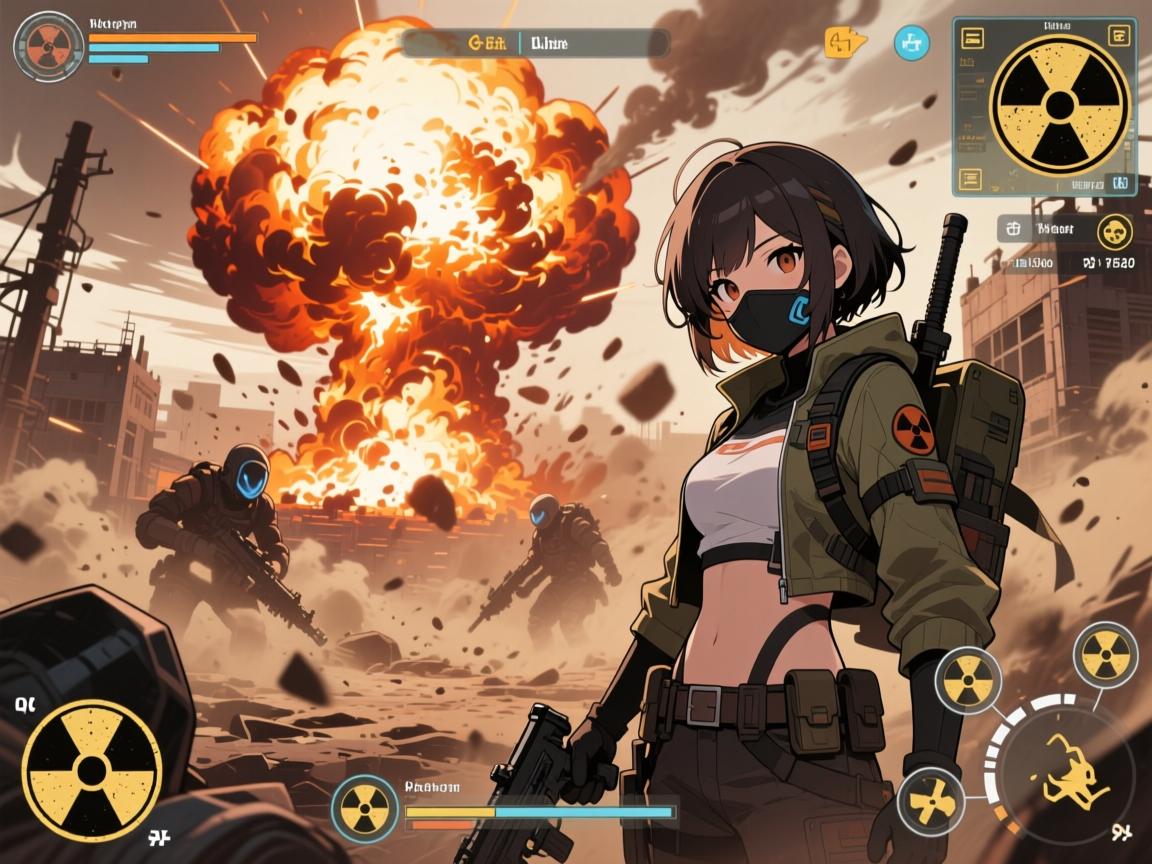This screenshot has height=864, width=1152.
Task: Select the yellow skull badge icon
Action: (x=1115, y=232)
